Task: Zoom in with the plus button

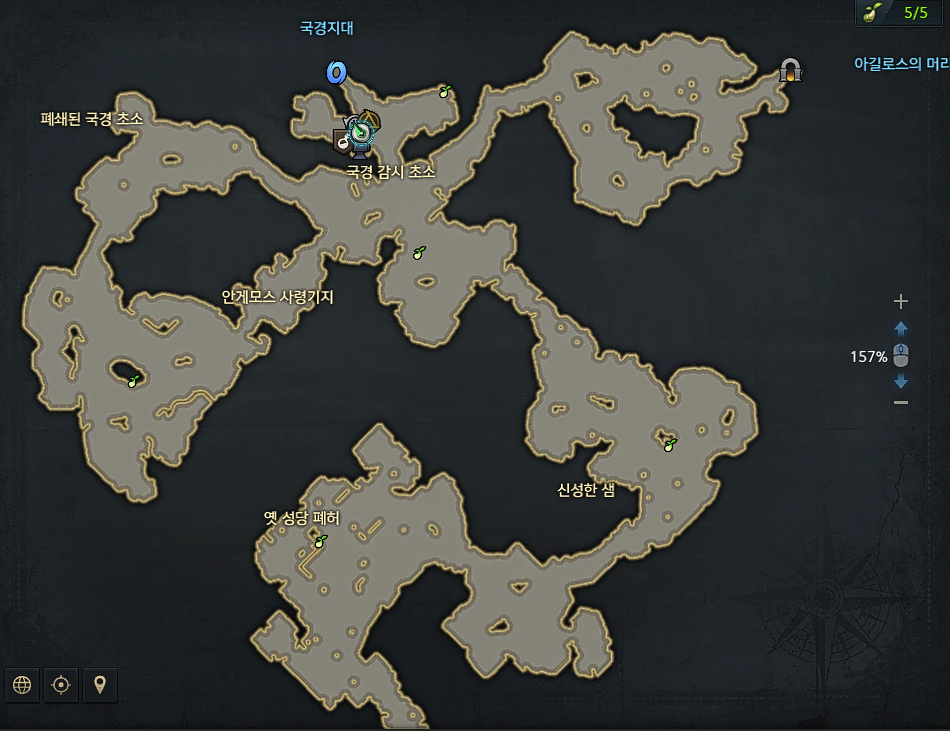Action: [x=901, y=301]
